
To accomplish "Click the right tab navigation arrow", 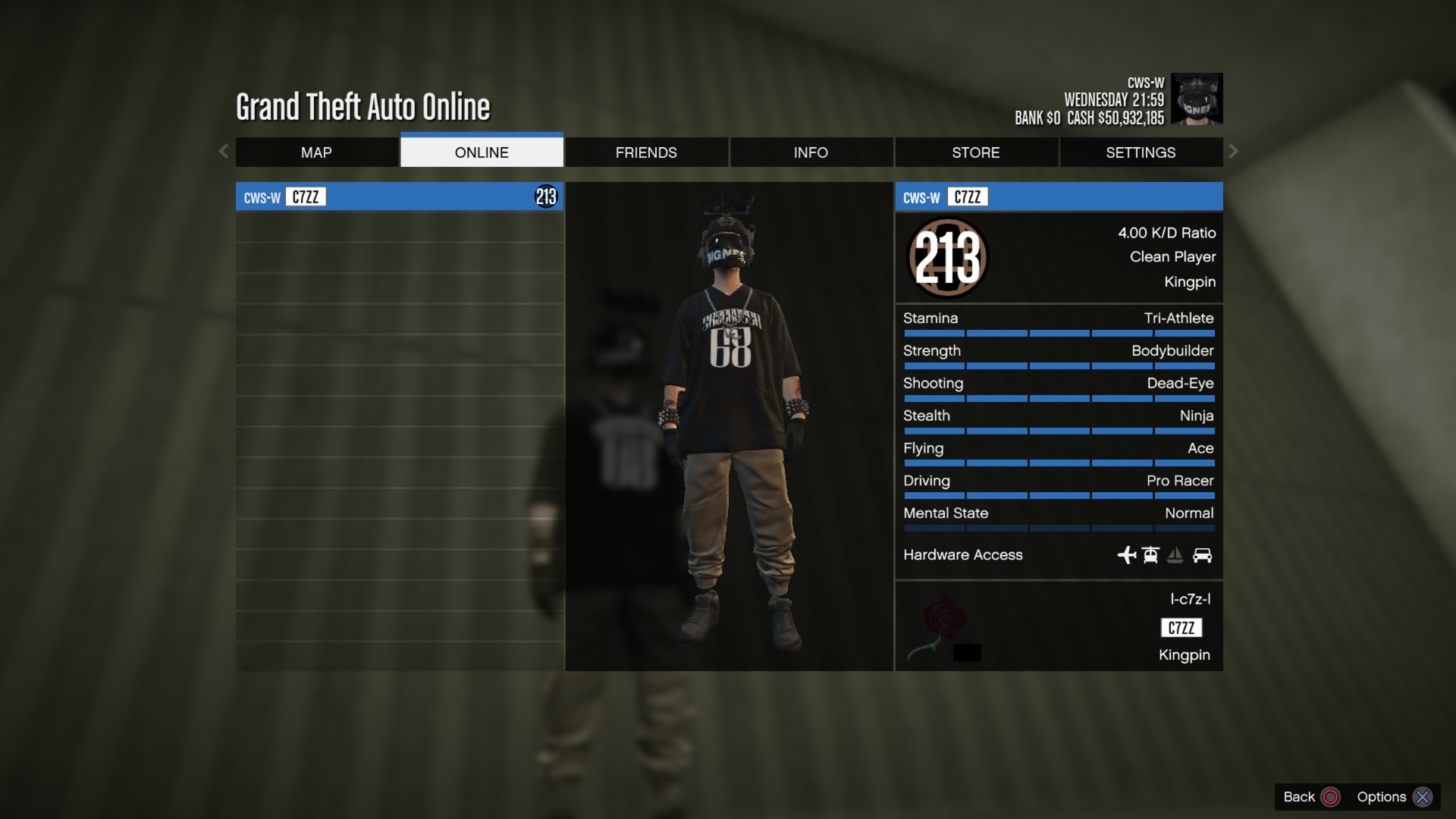I will (x=1233, y=152).
